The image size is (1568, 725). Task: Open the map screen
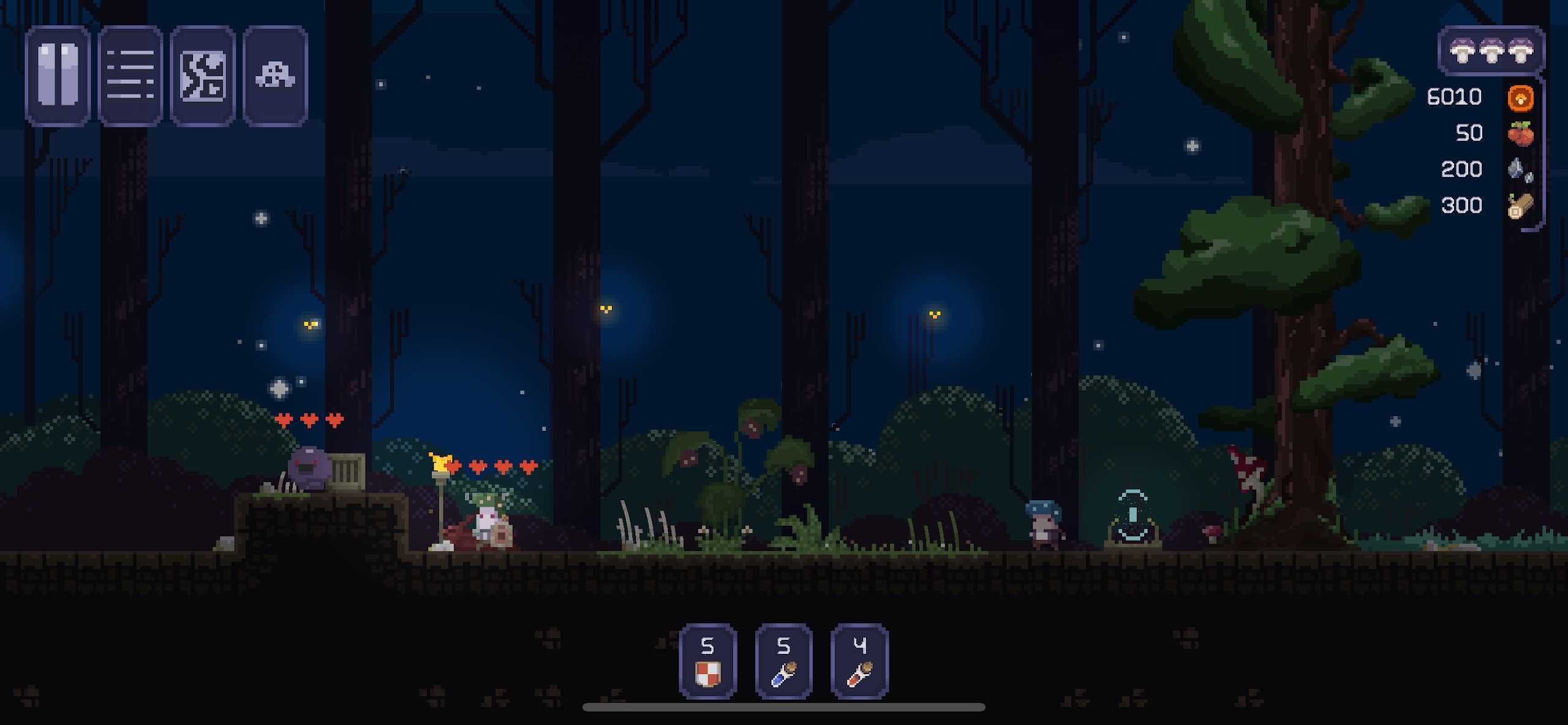click(203, 76)
